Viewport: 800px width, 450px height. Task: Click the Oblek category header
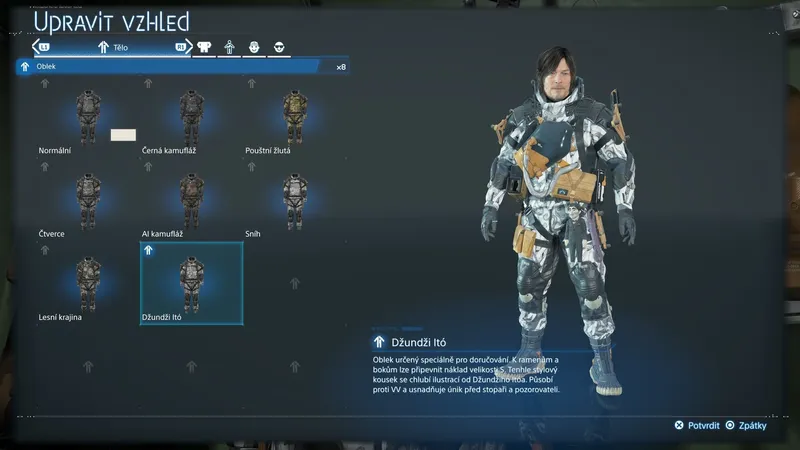(x=182, y=67)
